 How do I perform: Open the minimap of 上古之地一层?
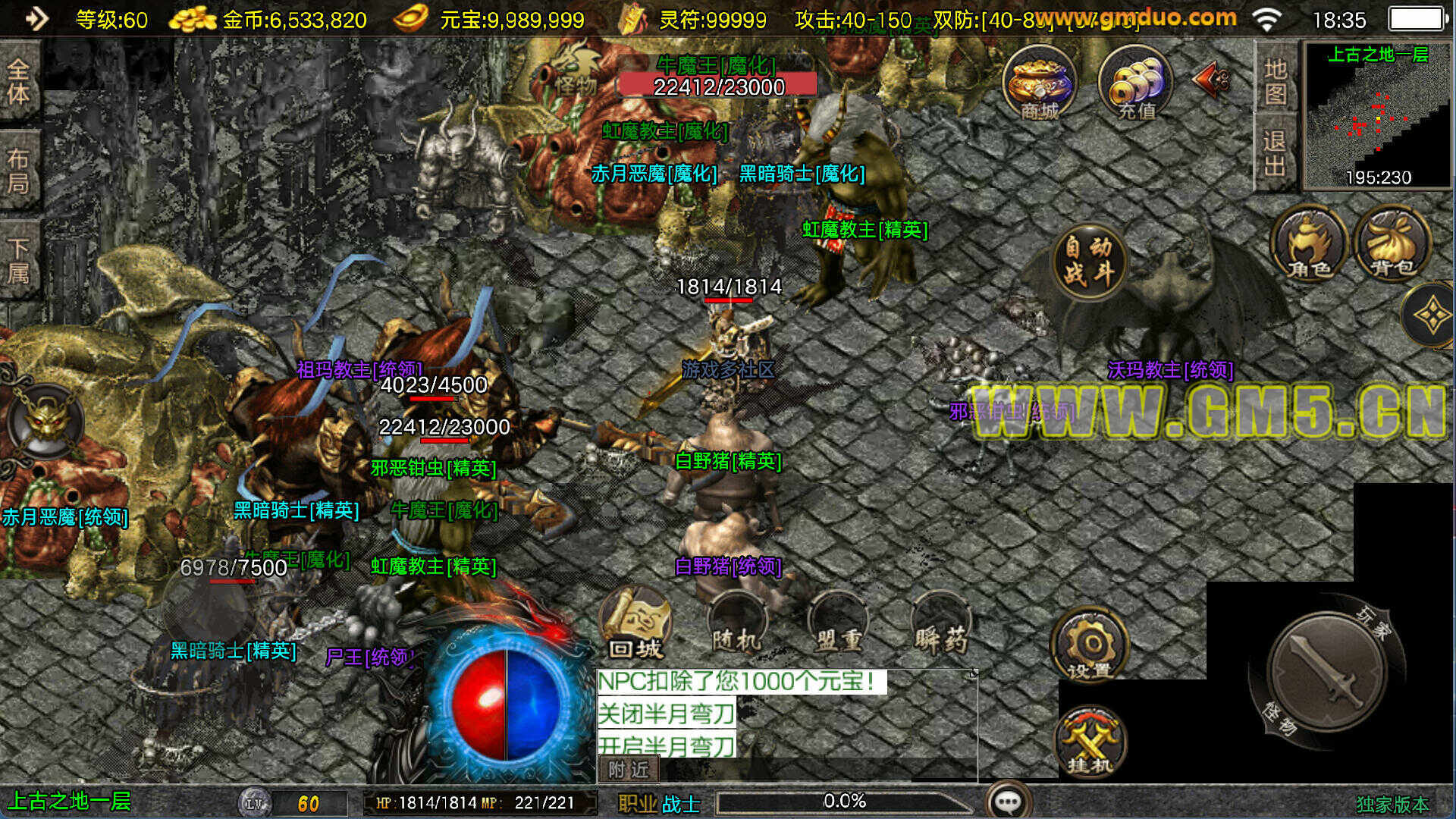(x=1377, y=115)
